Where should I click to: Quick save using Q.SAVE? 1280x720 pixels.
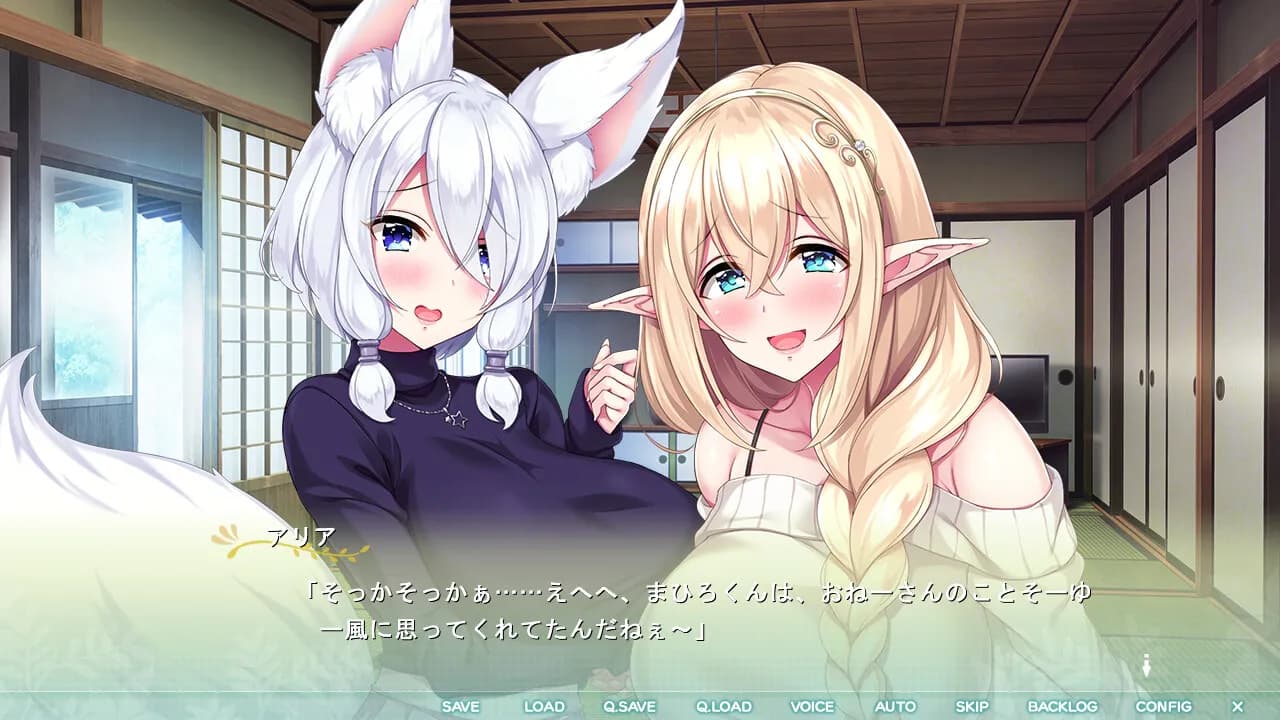point(631,706)
